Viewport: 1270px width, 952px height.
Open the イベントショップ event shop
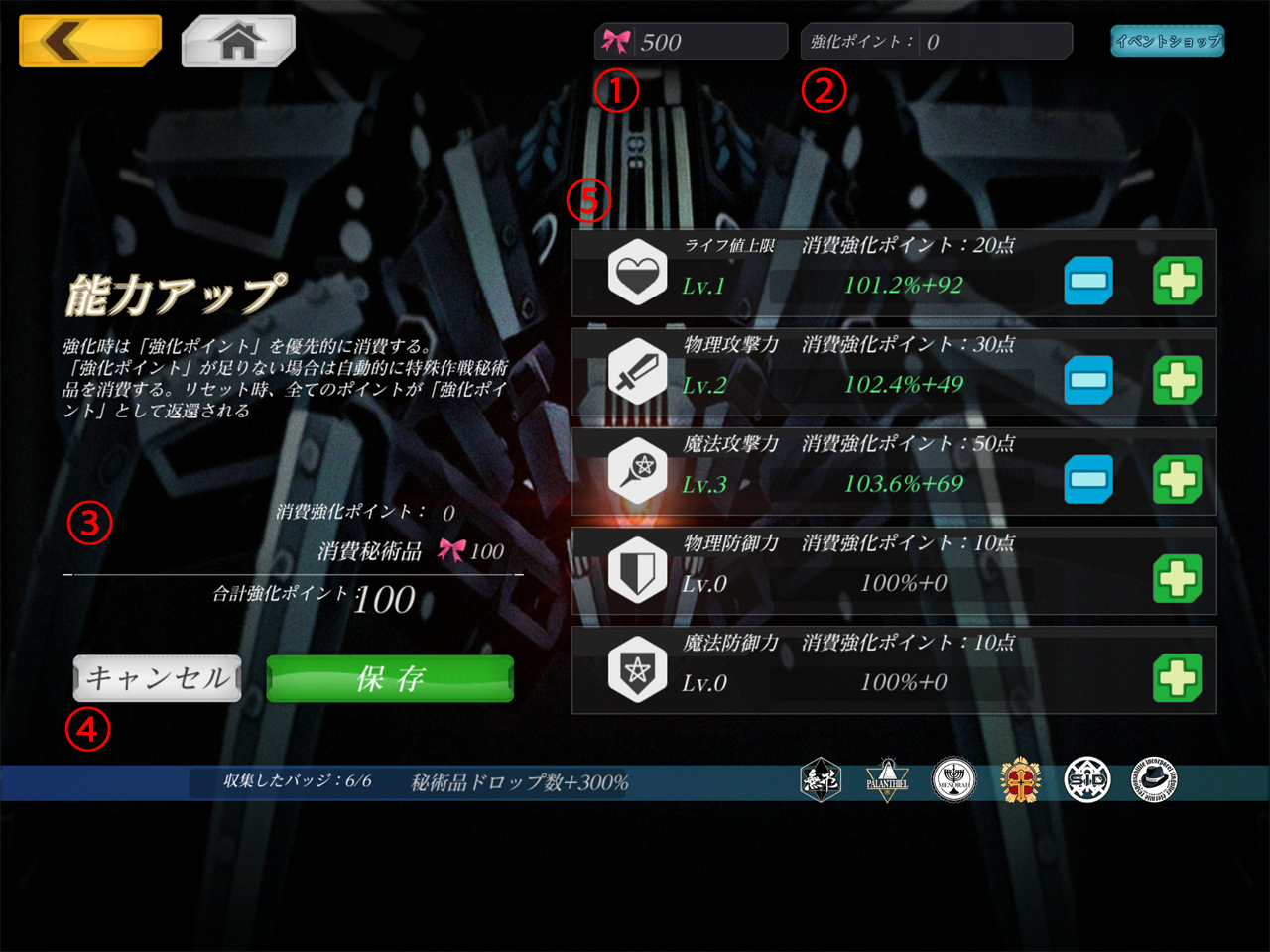pos(1167,41)
